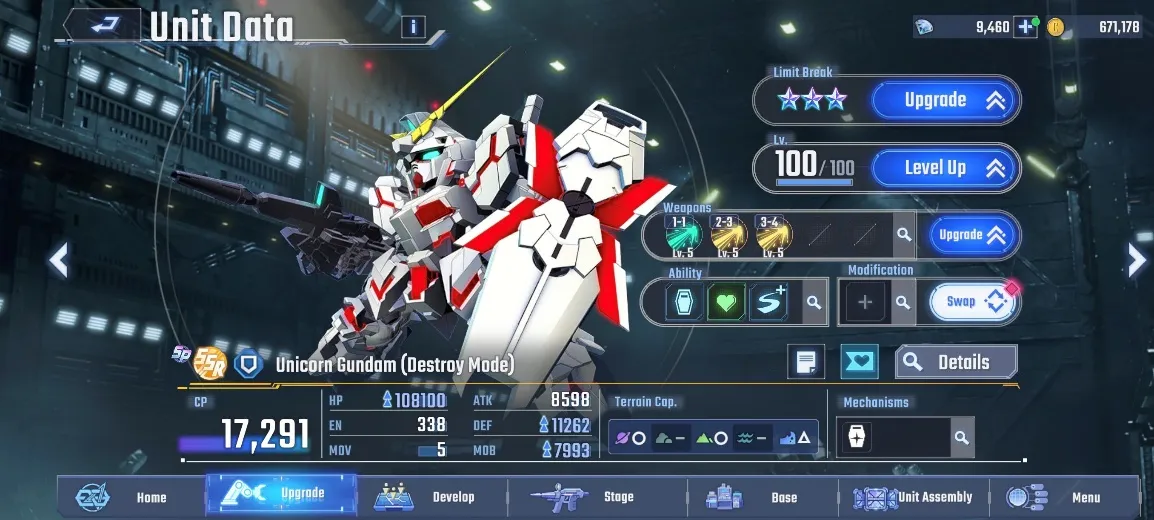Open the unit Details panel
Image resolution: width=1154 pixels, height=520 pixels.
[x=956, y=362]
